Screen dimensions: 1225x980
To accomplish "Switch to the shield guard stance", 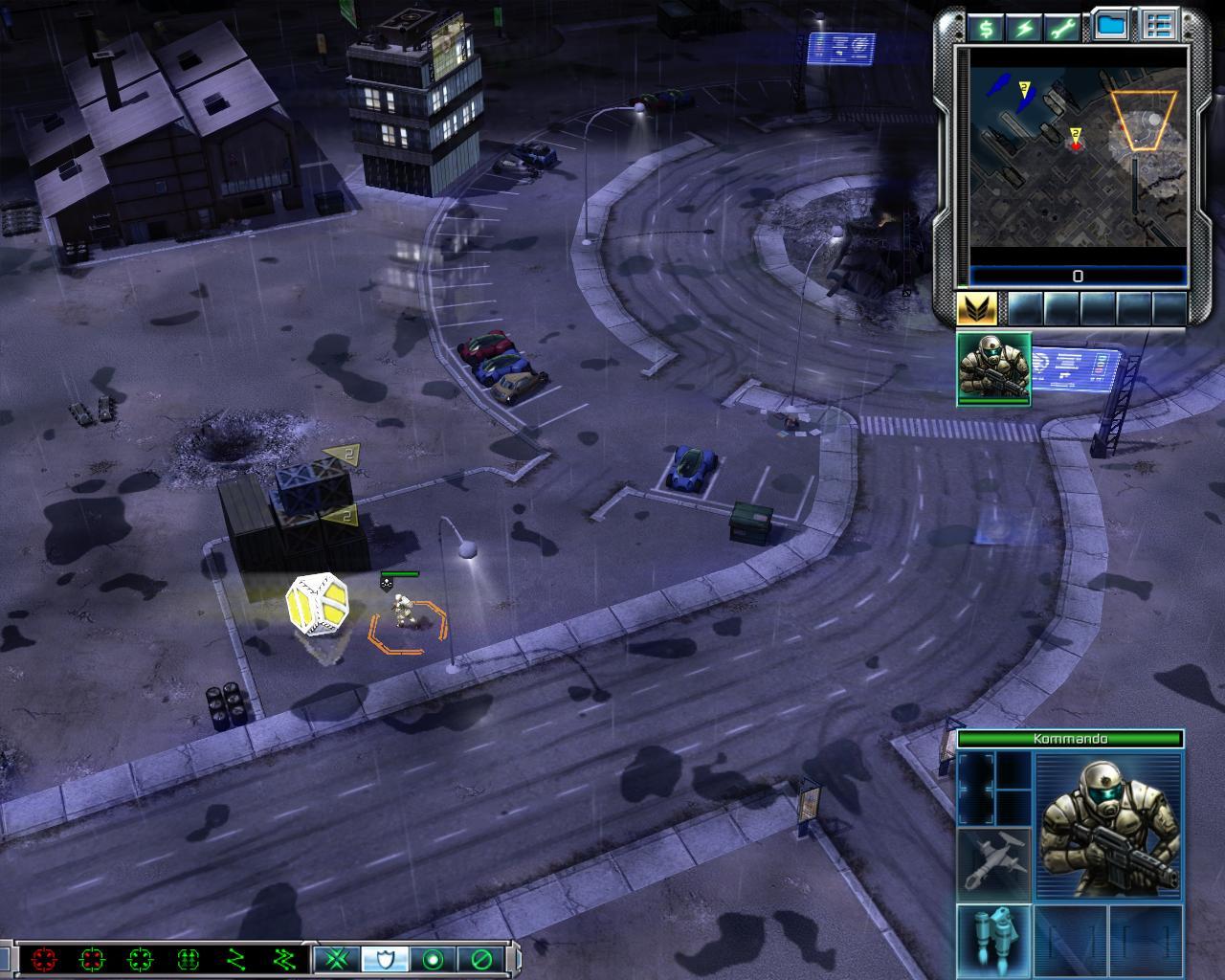I will [x=385, y=958].
